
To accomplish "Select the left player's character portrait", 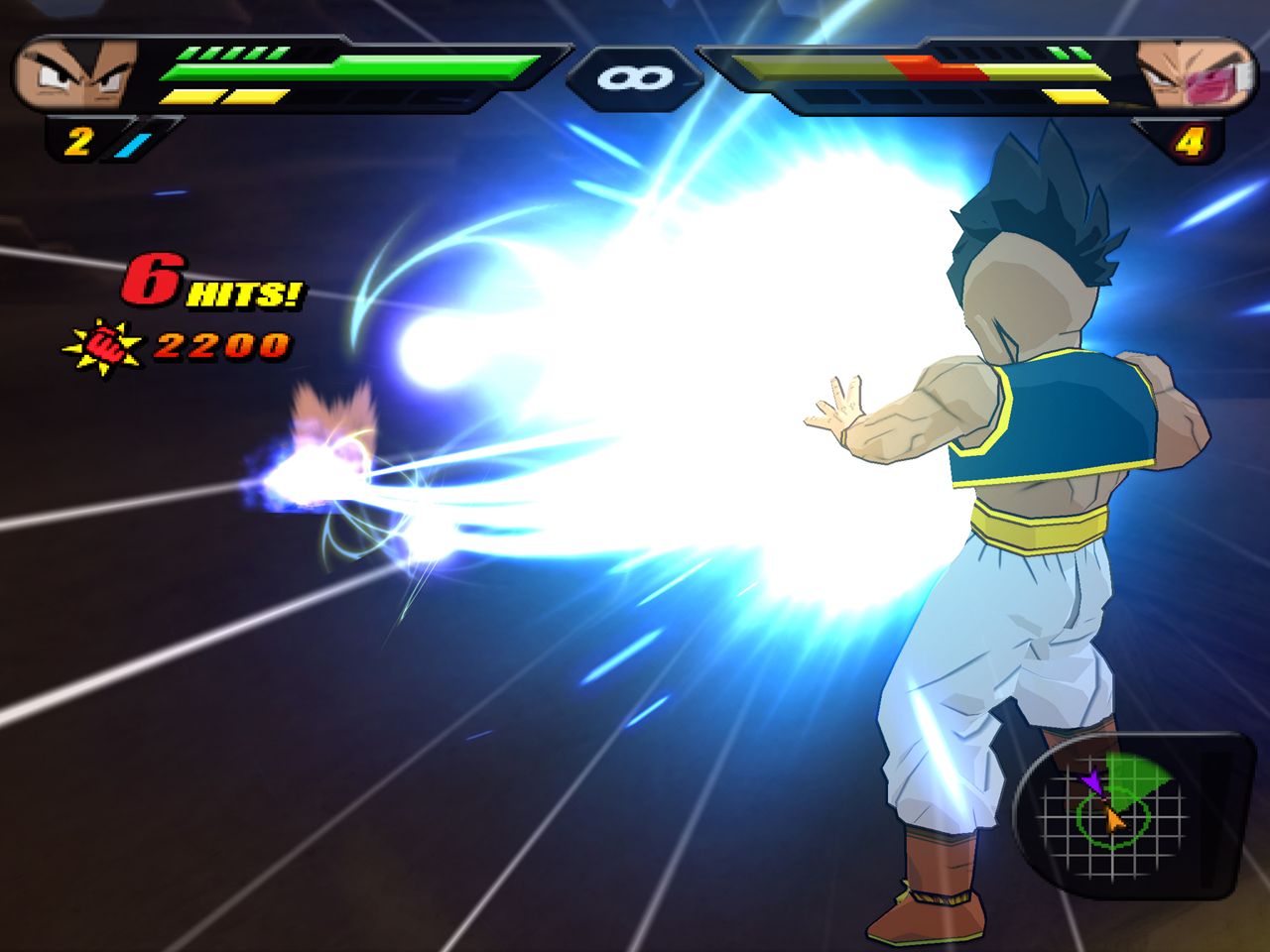I will click(75, 73).
